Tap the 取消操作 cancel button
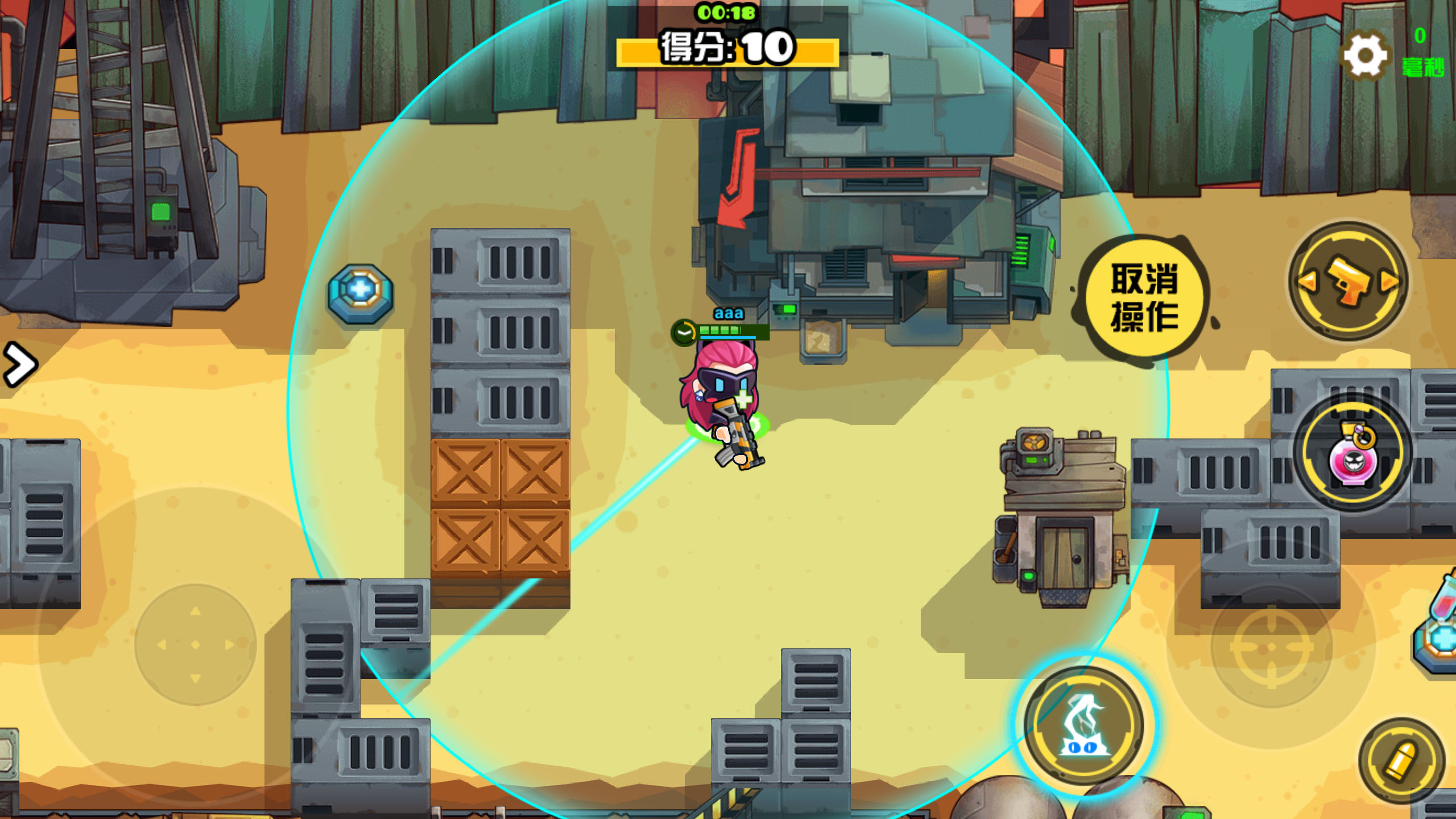Viewport: 1456px width, 819px height. (1144, 297)
